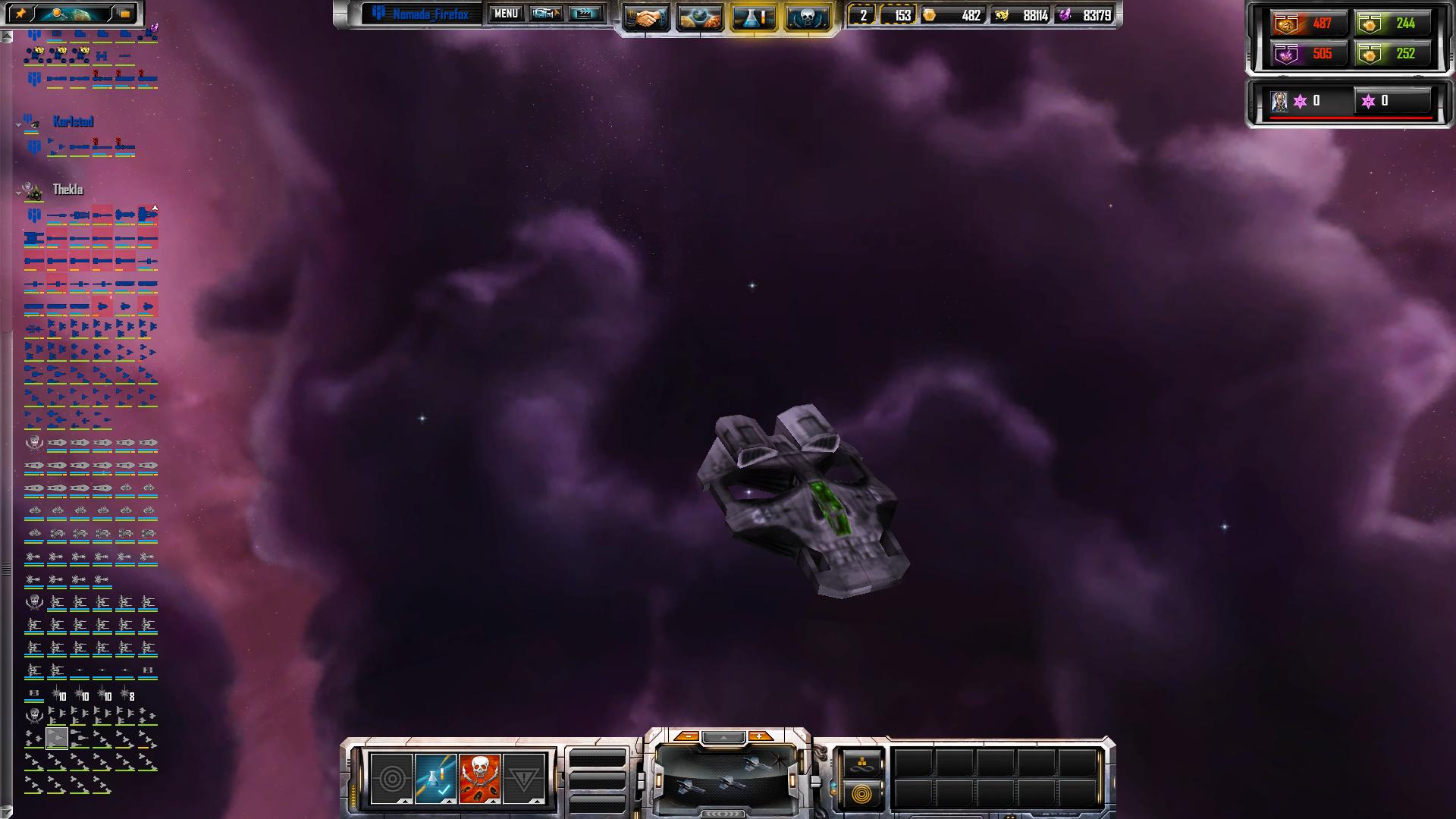Image resolution: width=1456 pixels, height=819 pixels.
Task: Open the planets empire overview icon
Action: point(699,18)
